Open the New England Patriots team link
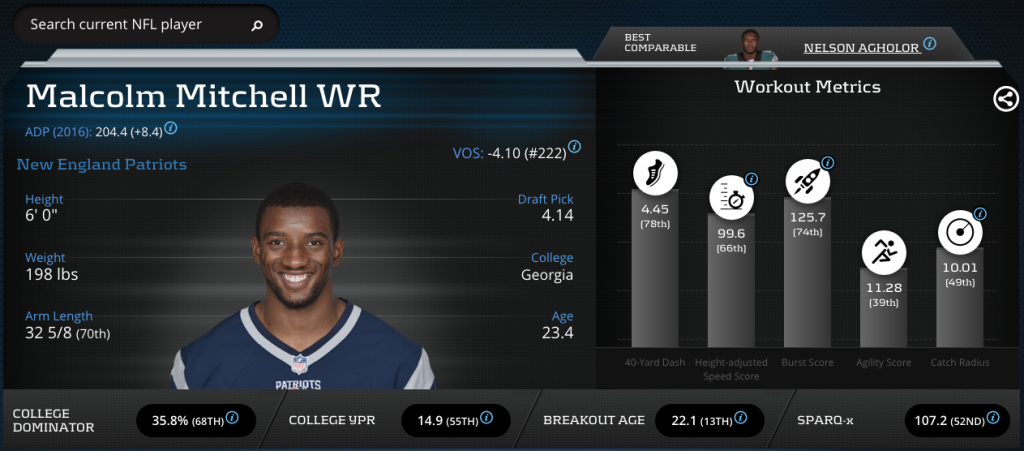Image resolution: width=1024 pixels, height=451 pixels. pyautogui.click(x=102, y=164)
